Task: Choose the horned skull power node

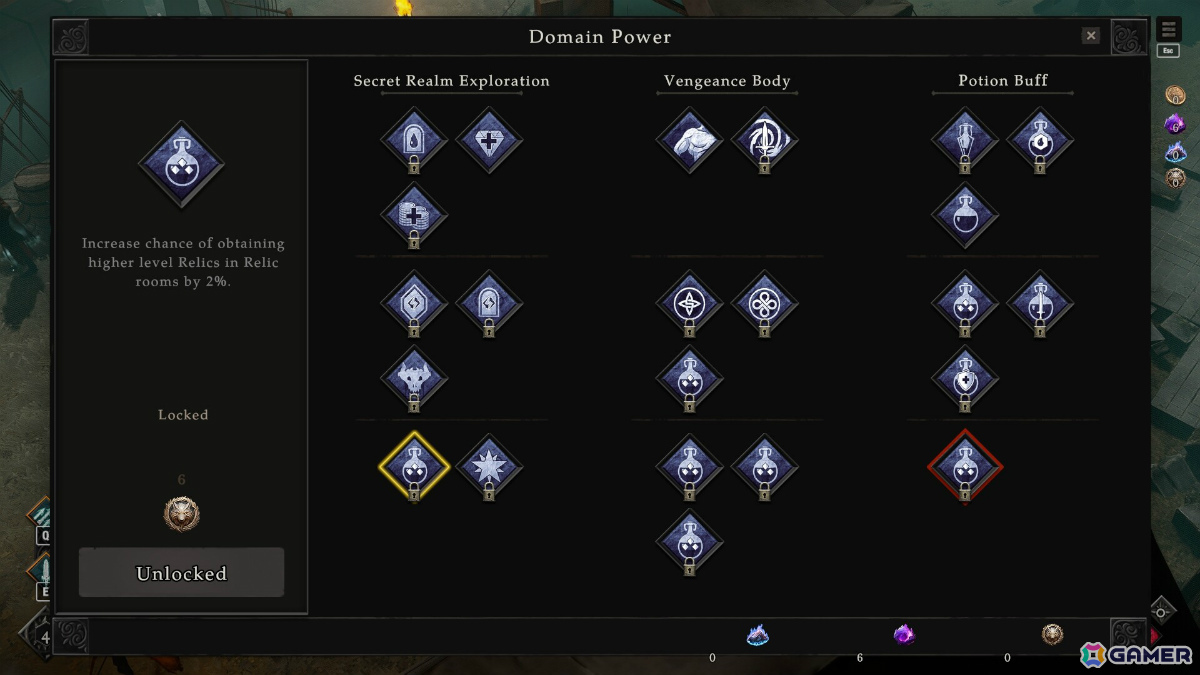Action: tap(414, 378)
